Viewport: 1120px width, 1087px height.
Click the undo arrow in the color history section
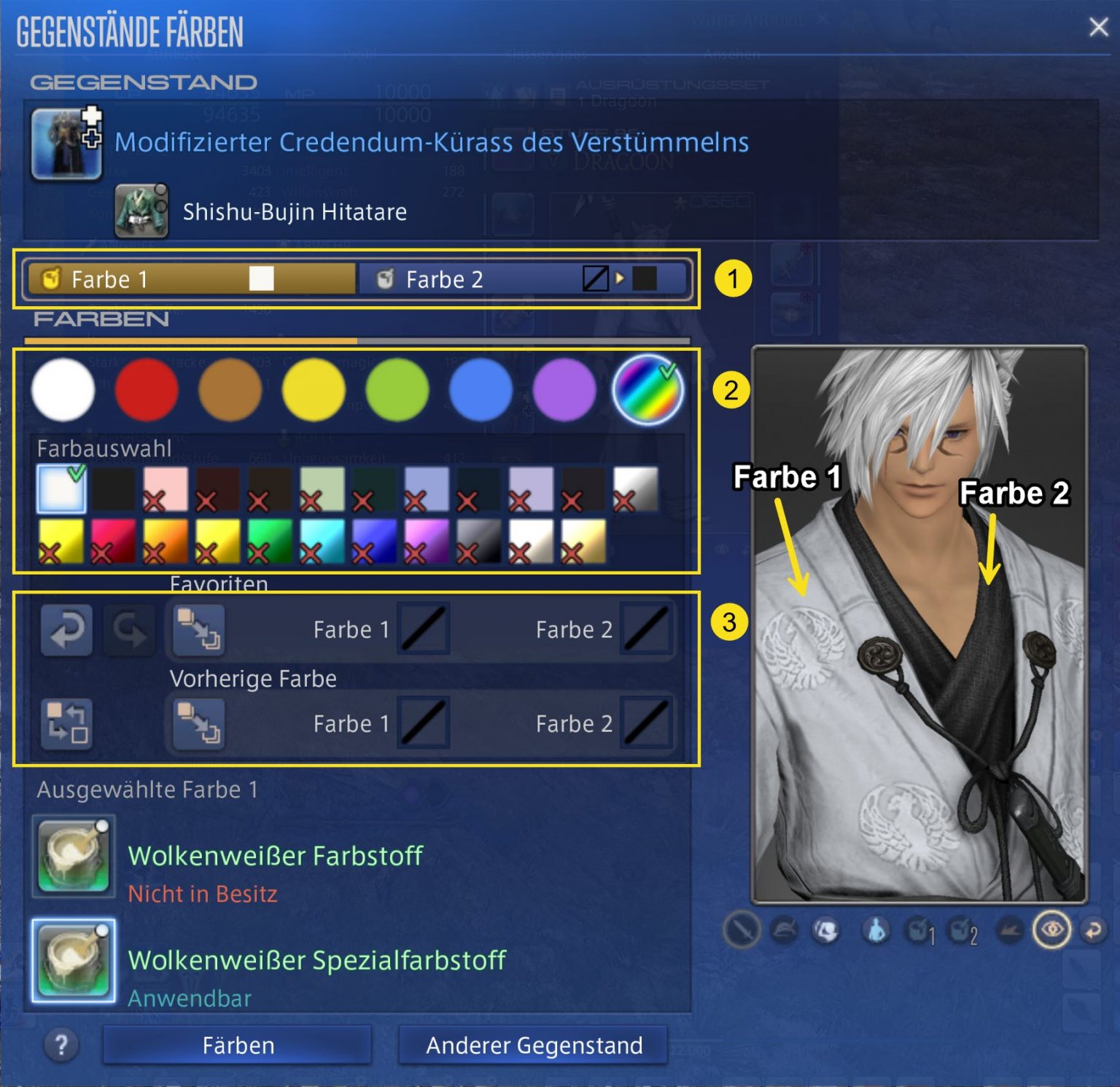[x=66, y=629]
